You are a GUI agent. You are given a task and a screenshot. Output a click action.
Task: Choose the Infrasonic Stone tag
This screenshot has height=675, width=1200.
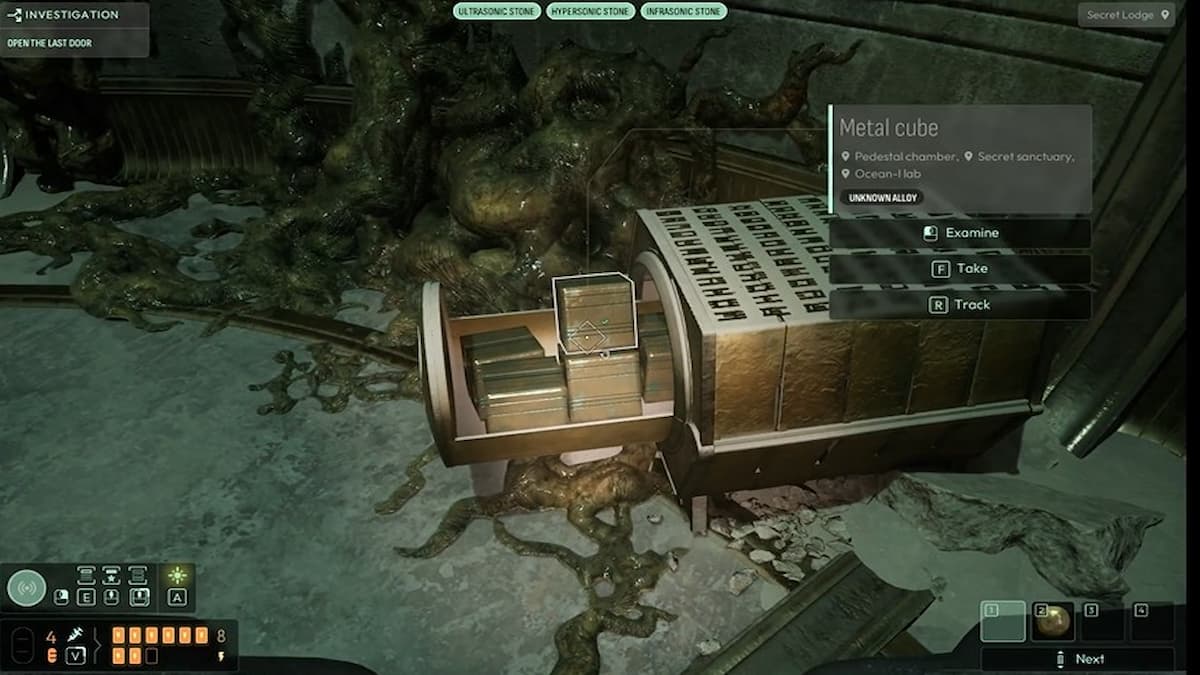click(682, 12)
